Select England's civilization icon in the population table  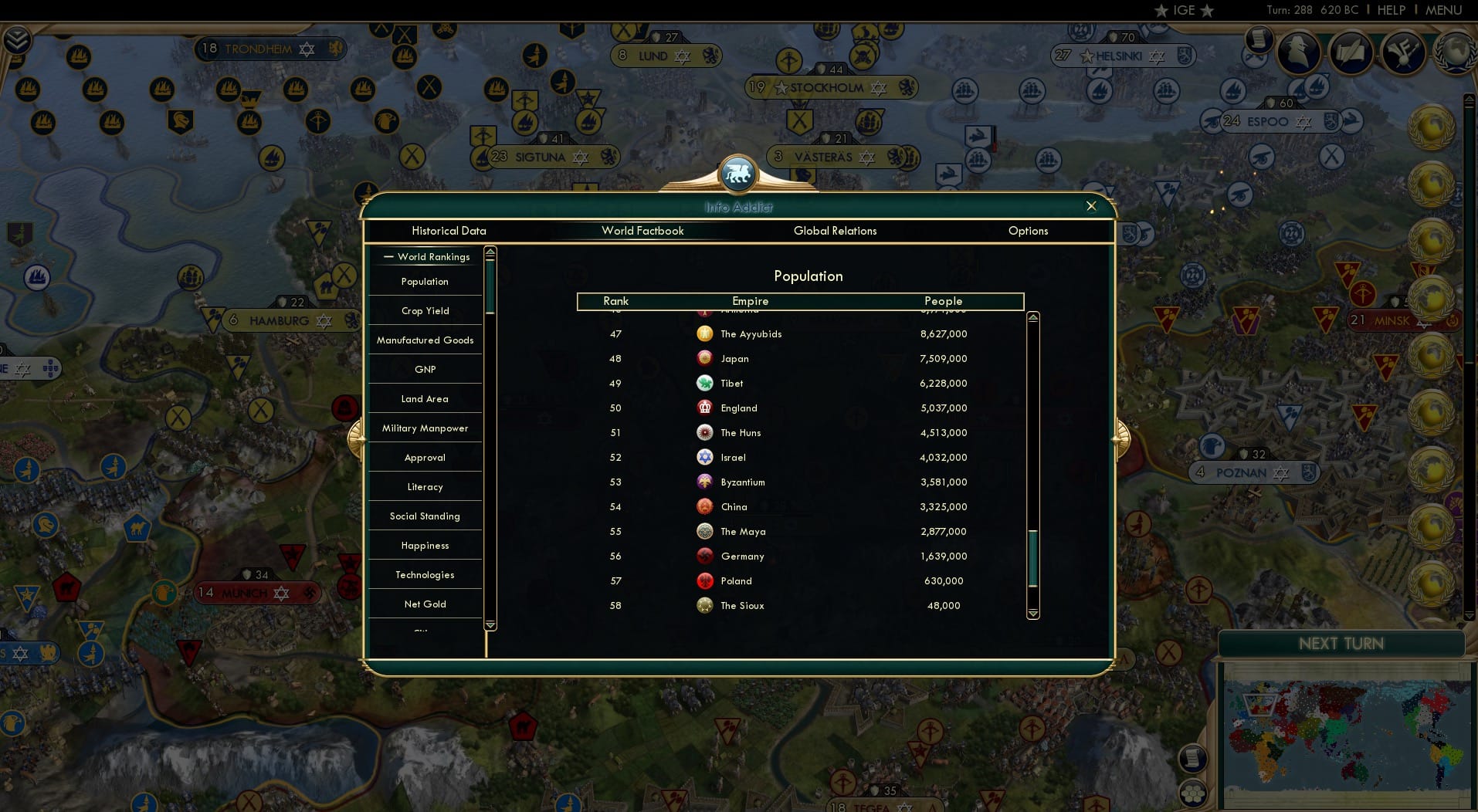coord(704,408)
